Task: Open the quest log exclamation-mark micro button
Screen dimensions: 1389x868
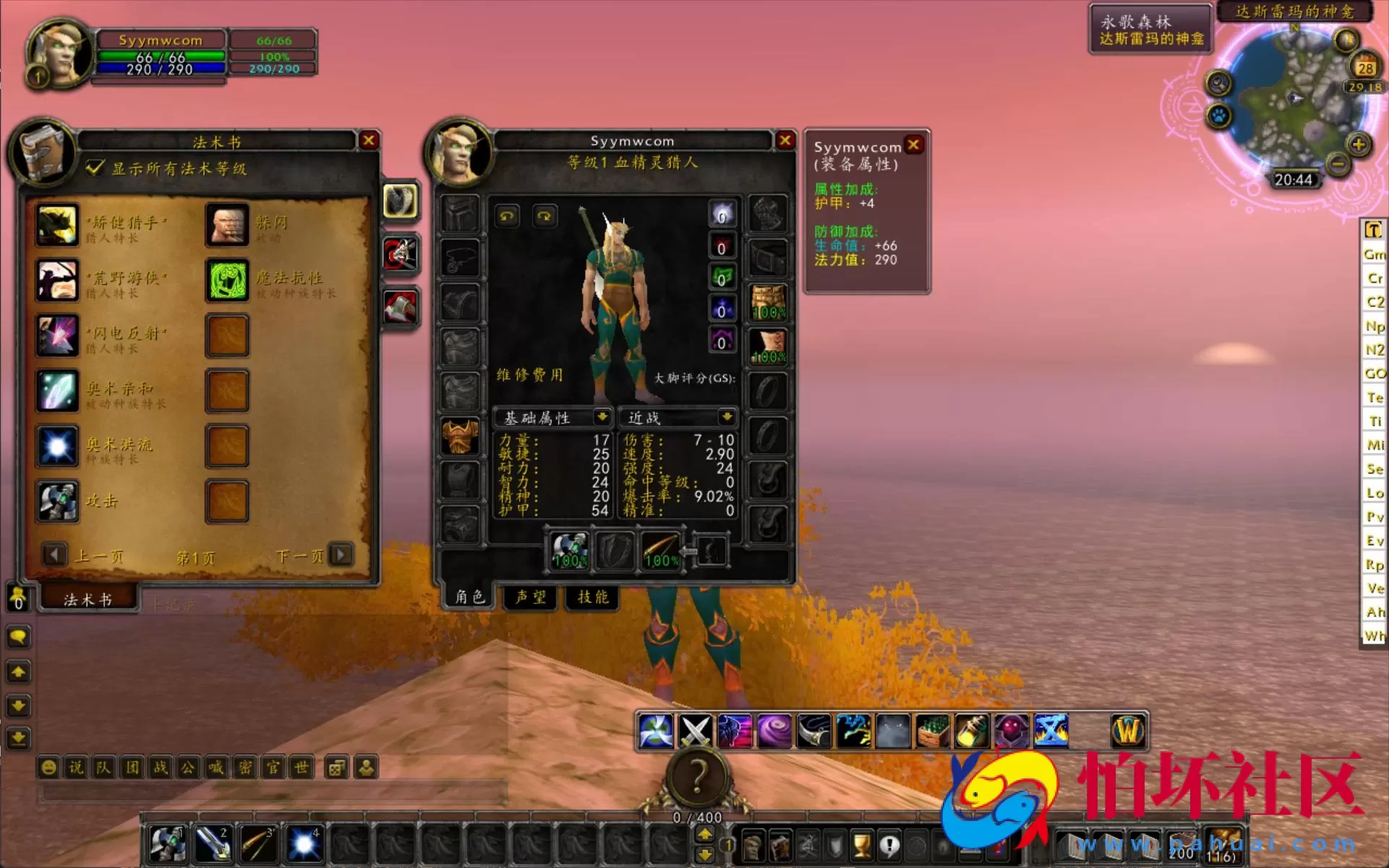Action: pos(891,844)
